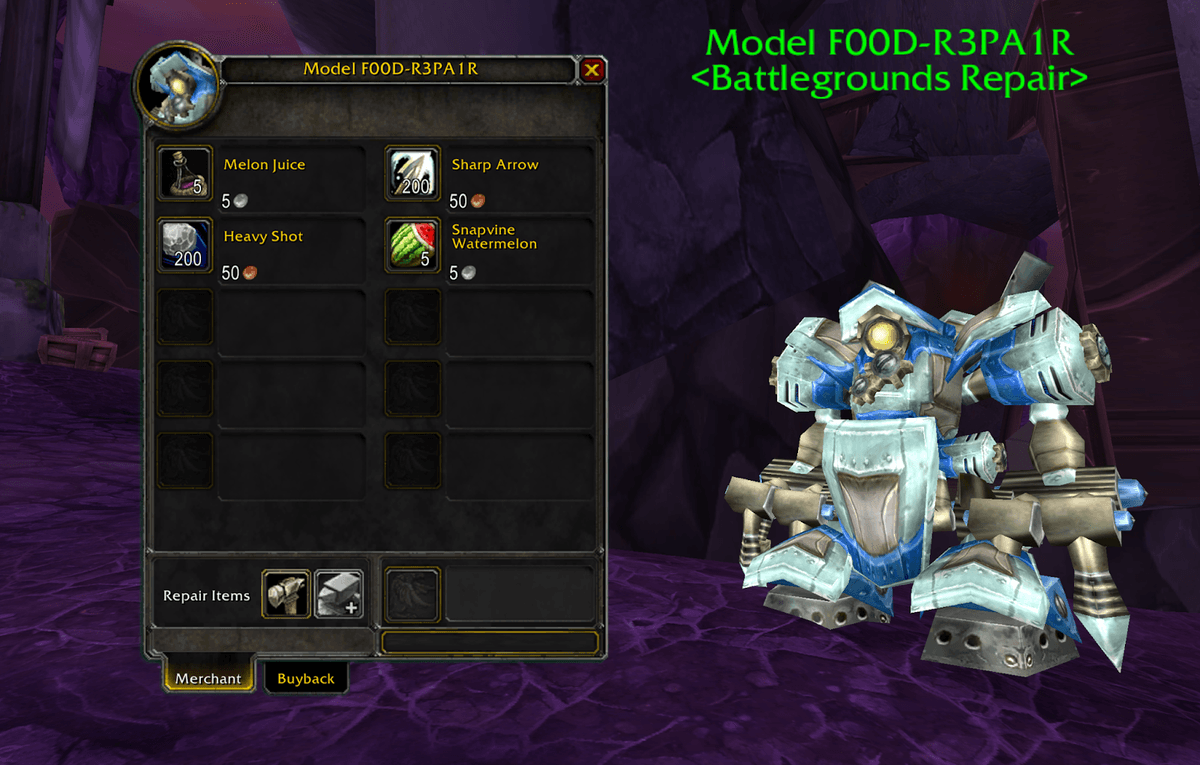Click the single-item repair hammer button
This screenshot has width=1200, height=765.
[286, 595]
